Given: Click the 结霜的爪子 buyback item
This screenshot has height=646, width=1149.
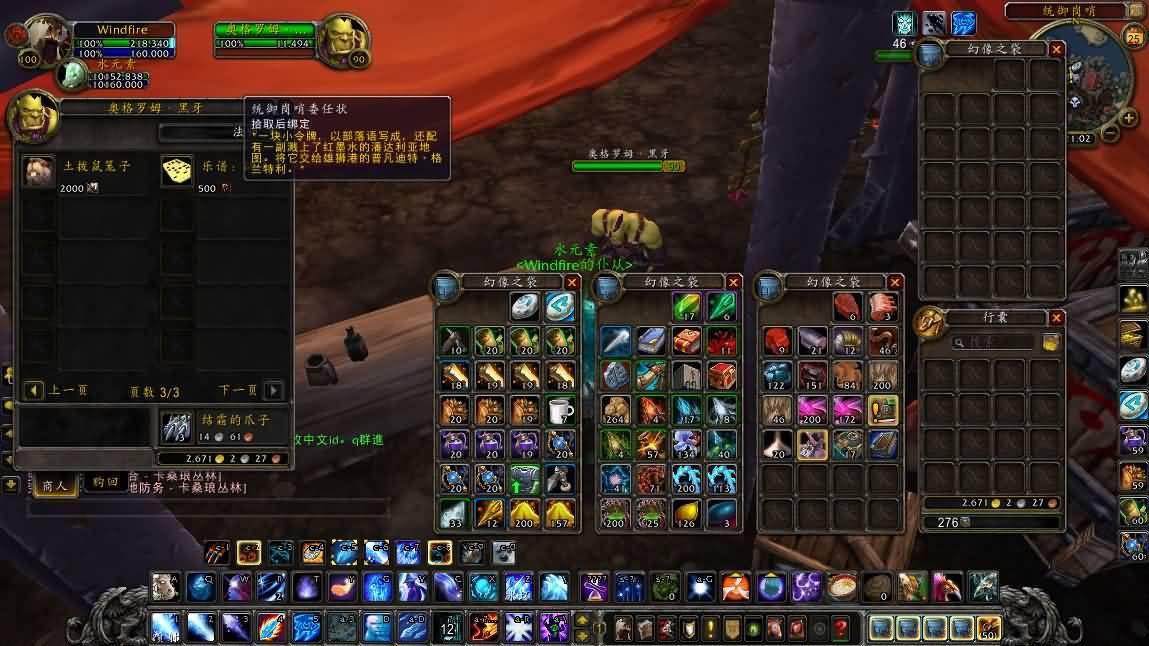Looking at the screenshot, I should coord(177,427).
